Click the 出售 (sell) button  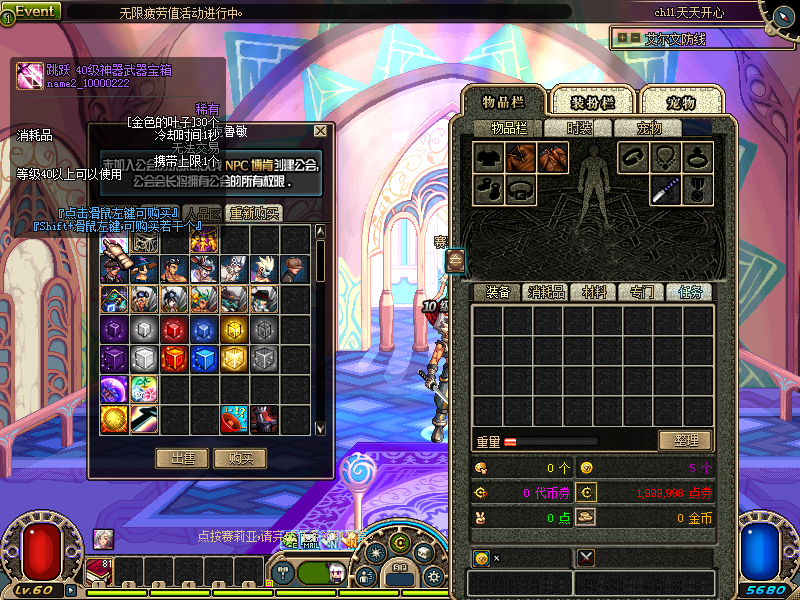[x=183, y=458]
